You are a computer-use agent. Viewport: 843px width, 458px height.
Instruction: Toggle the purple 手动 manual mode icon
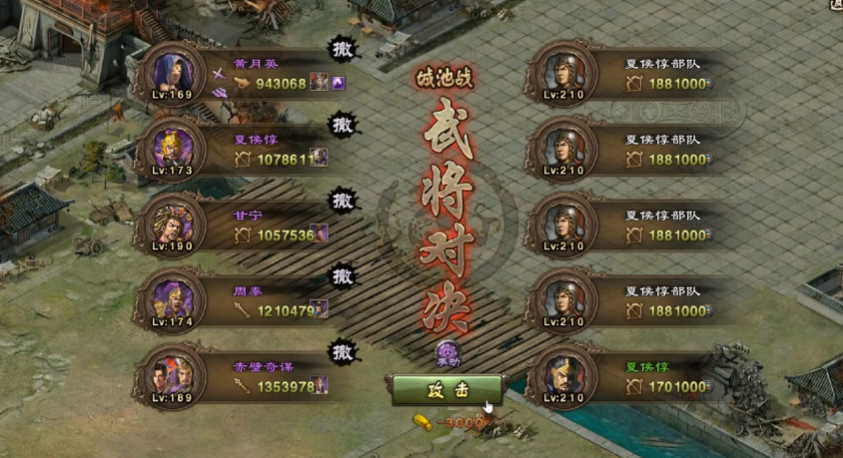point(447,352)
